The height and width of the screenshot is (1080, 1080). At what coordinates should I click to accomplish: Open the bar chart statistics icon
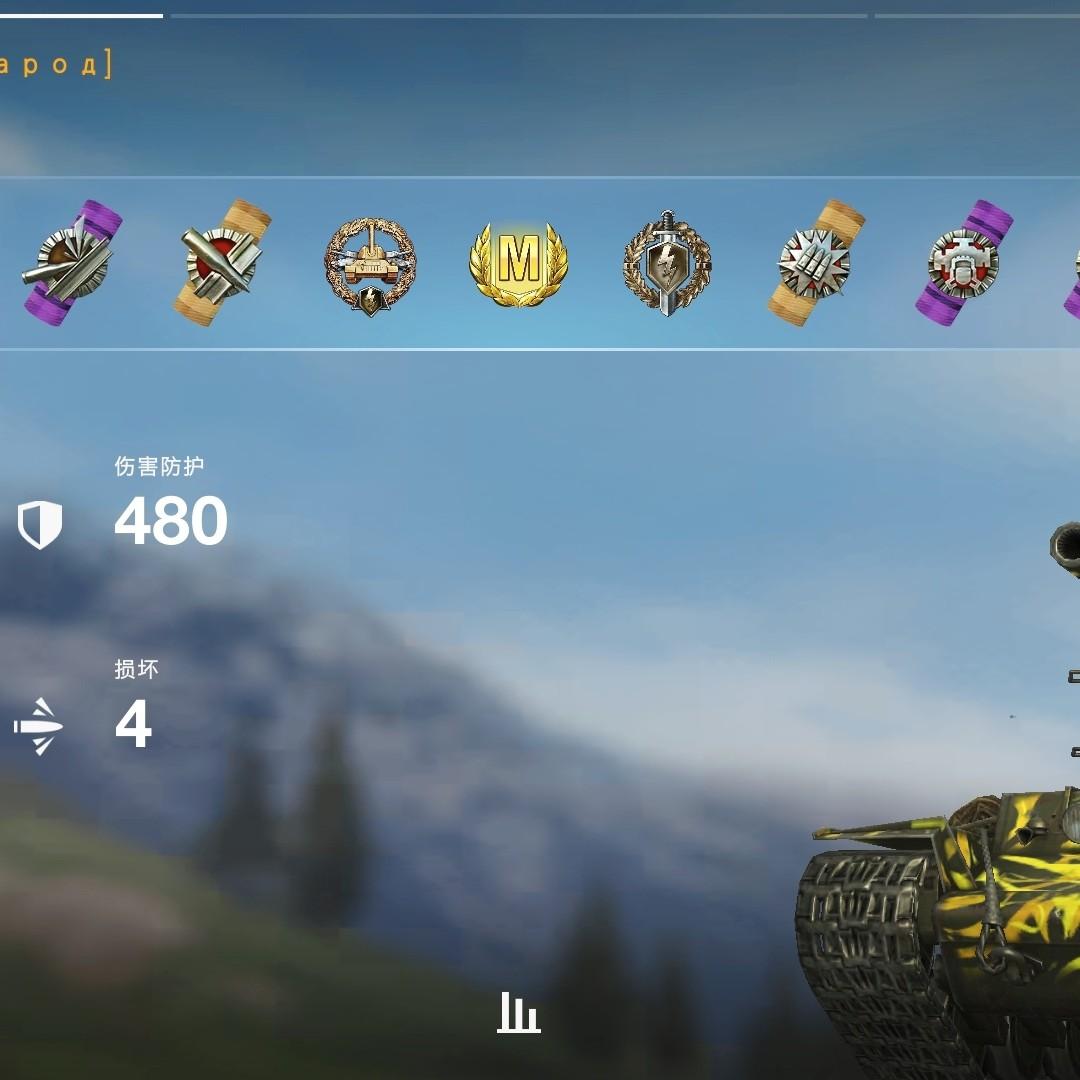(x=519, y=1012)
